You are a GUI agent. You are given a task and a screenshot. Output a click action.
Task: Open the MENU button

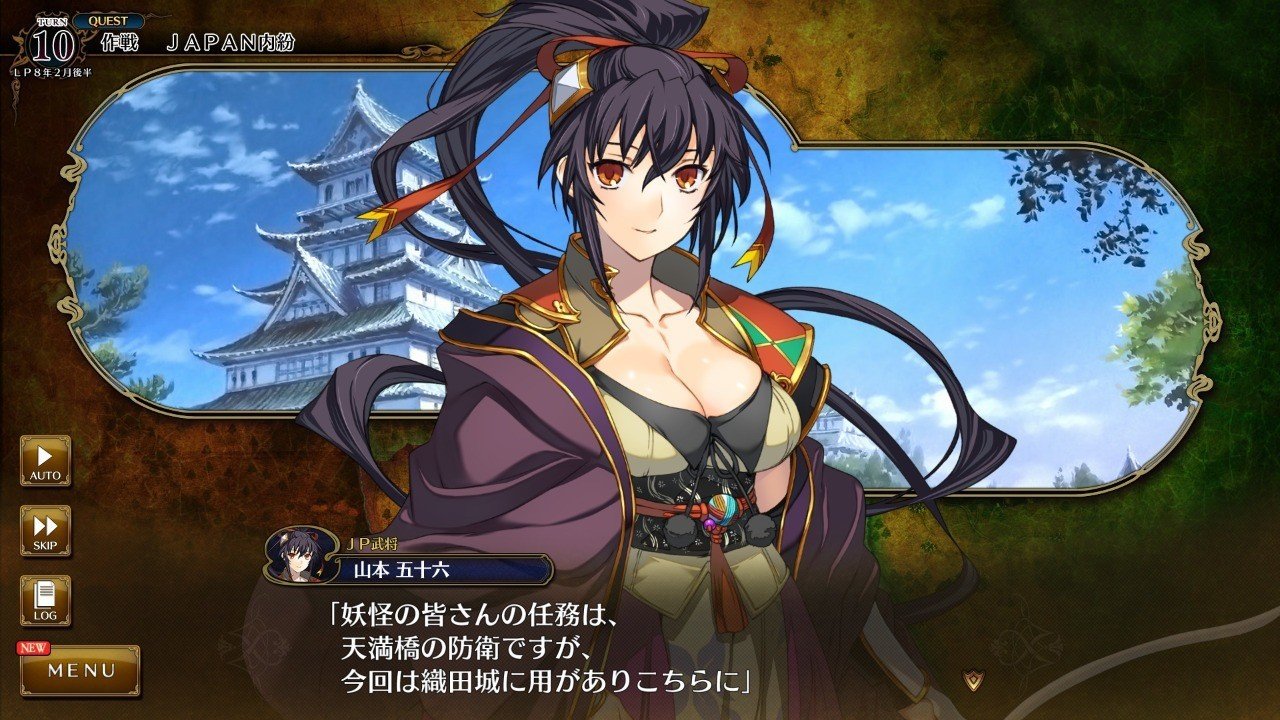pyautogui.click(x=81, y=670)
